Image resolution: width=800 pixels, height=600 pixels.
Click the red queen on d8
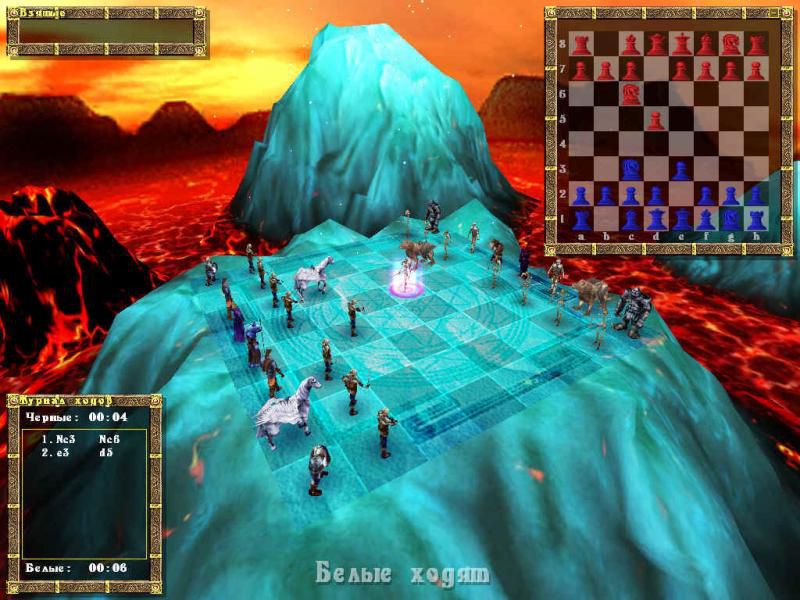pyautogui.click(x=656, y=45)
